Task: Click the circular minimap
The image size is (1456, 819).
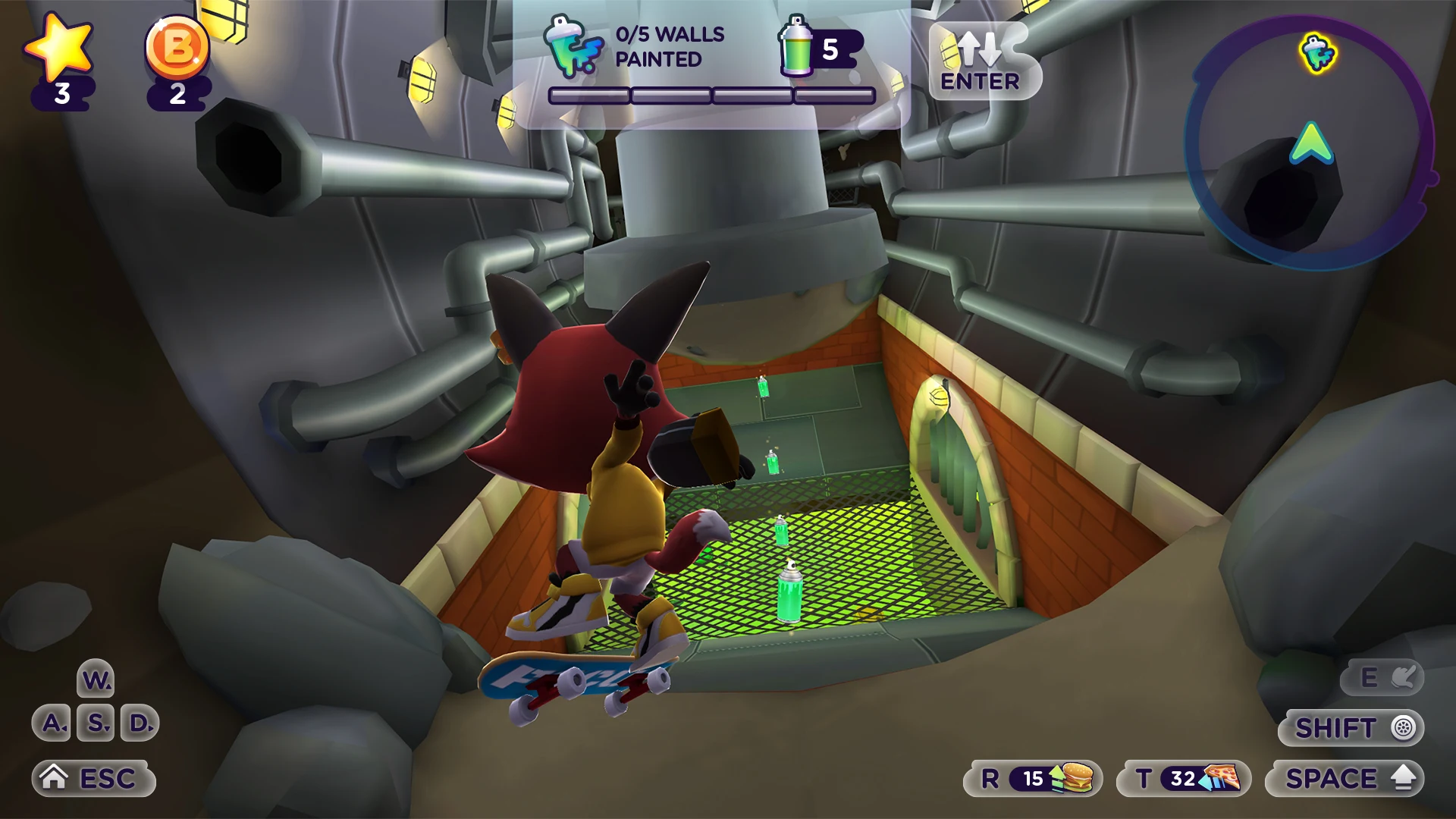Action: pos(1309,143)
